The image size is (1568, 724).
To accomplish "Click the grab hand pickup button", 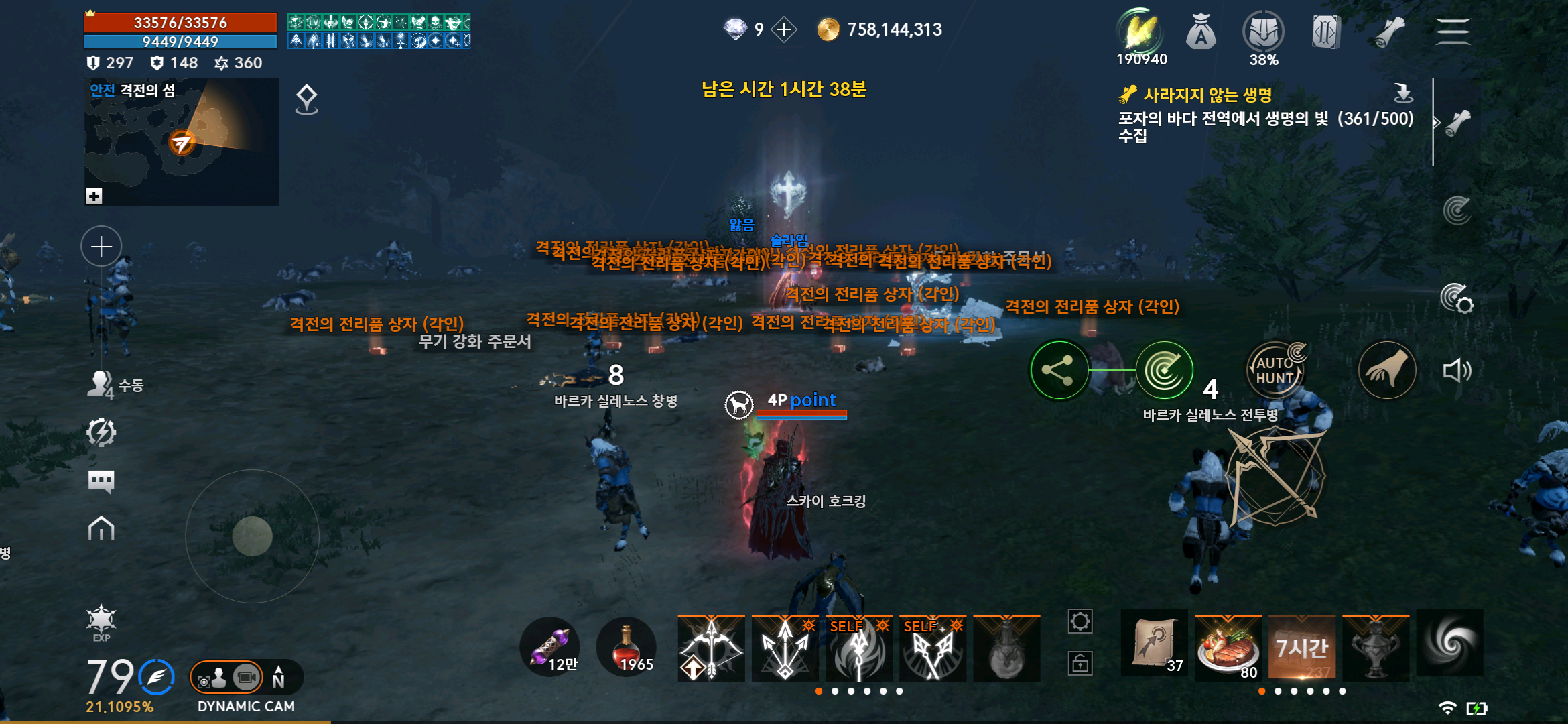I will (x=1386, y=370).
